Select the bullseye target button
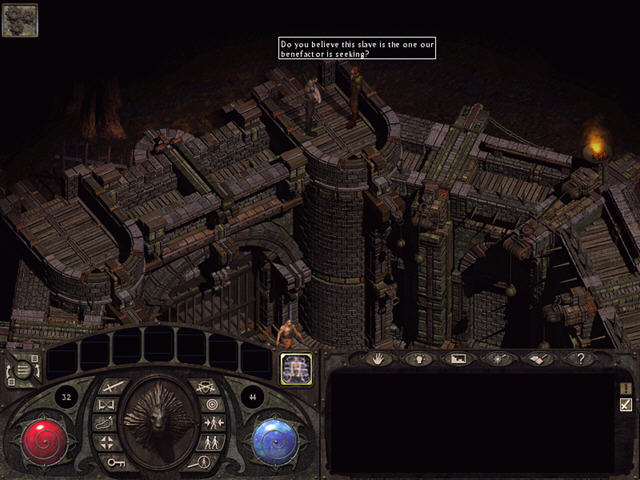The height and width of the screenshot is (480, 640). pos(211,405)
